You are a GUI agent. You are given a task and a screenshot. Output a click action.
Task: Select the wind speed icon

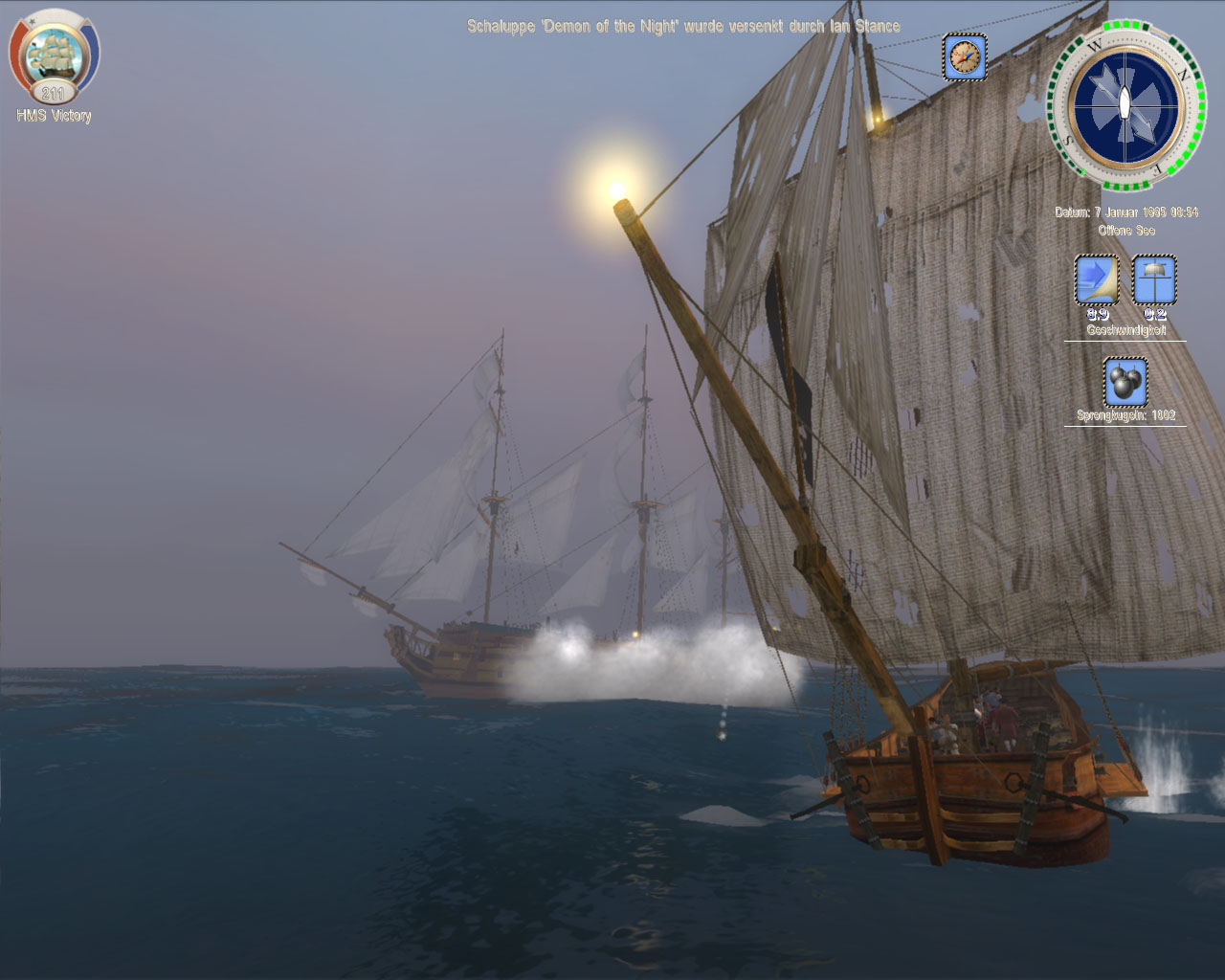(x=1154, y=279)
